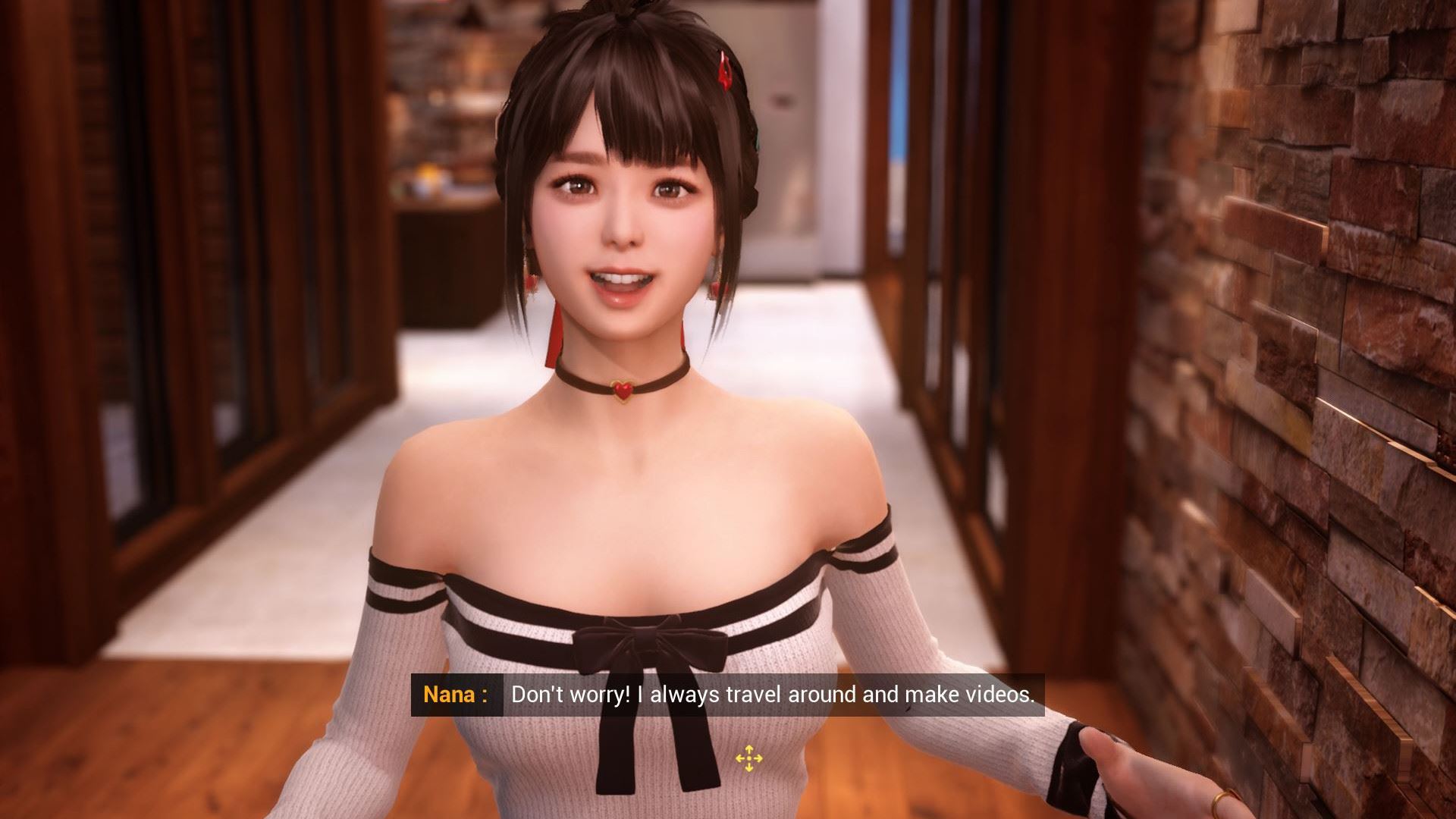The height and width of the screenshot is (819, 1456).
Task: Click the green hair accessory on Nana's bun
Action: point(757,139)
